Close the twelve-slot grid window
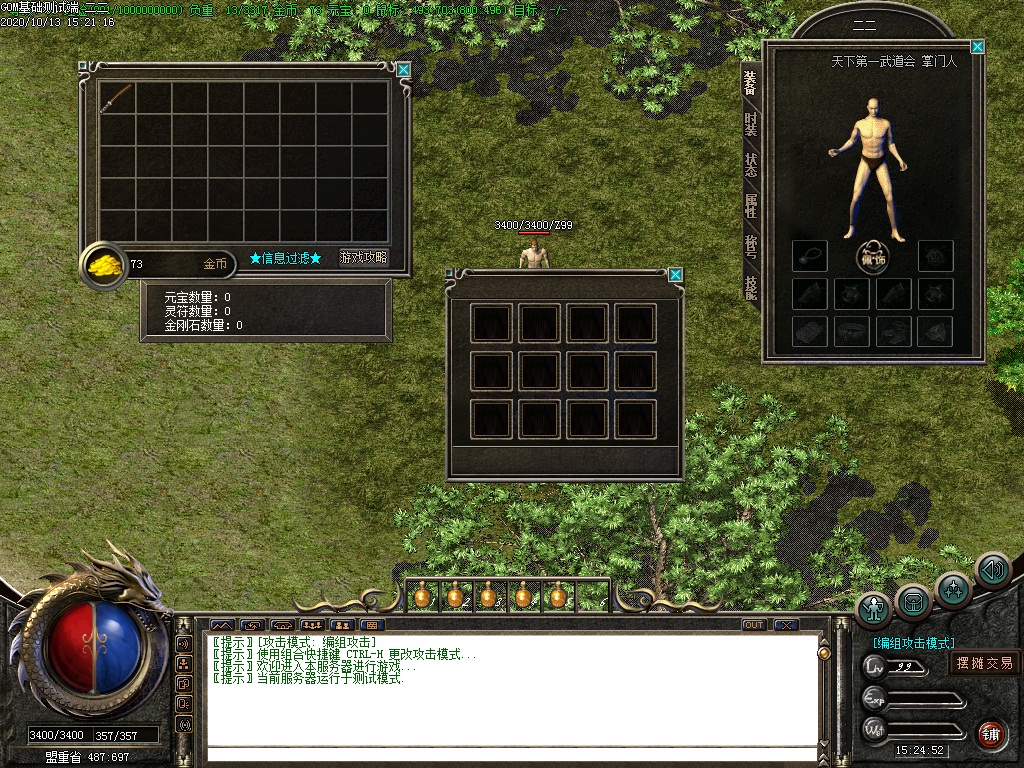 pyautogui.click(x=676, y=275)
